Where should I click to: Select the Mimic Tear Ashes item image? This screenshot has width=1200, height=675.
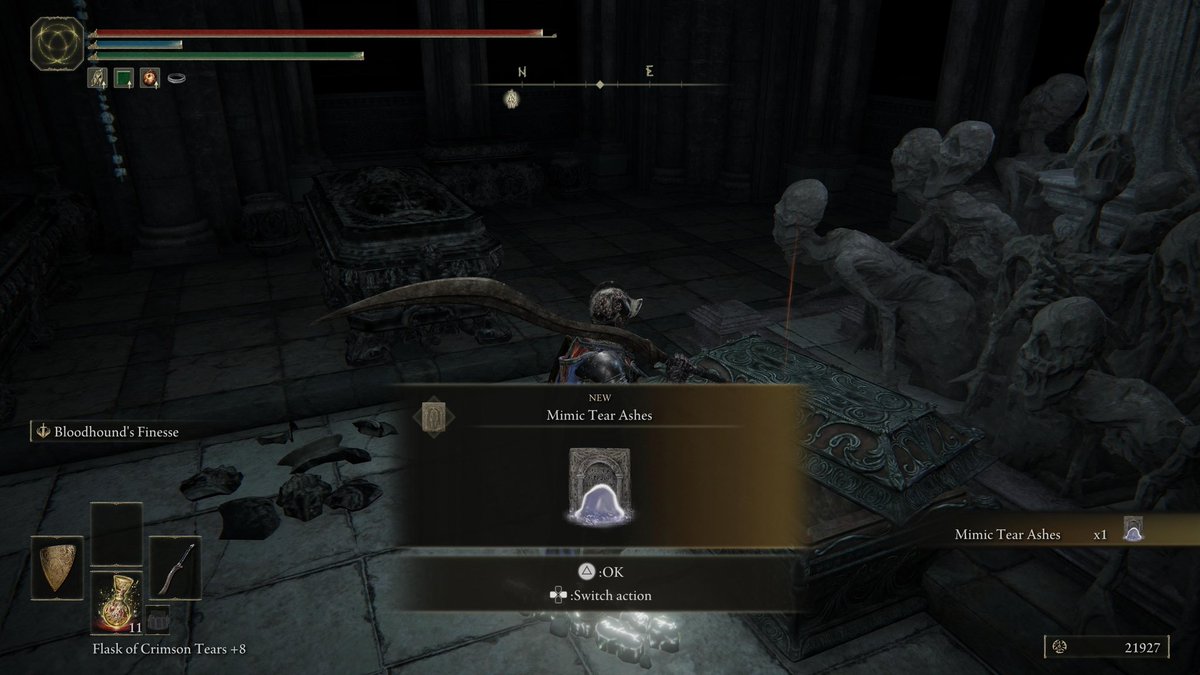600,487
